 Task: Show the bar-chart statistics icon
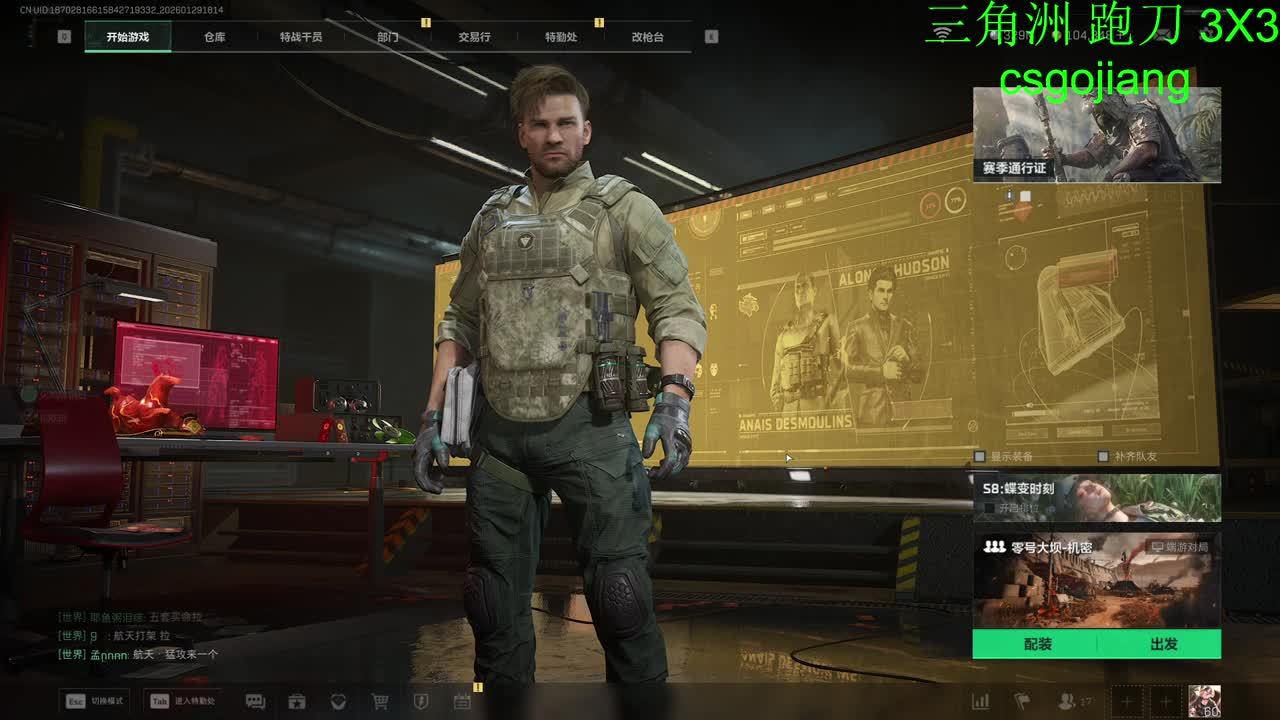(981, 701)
